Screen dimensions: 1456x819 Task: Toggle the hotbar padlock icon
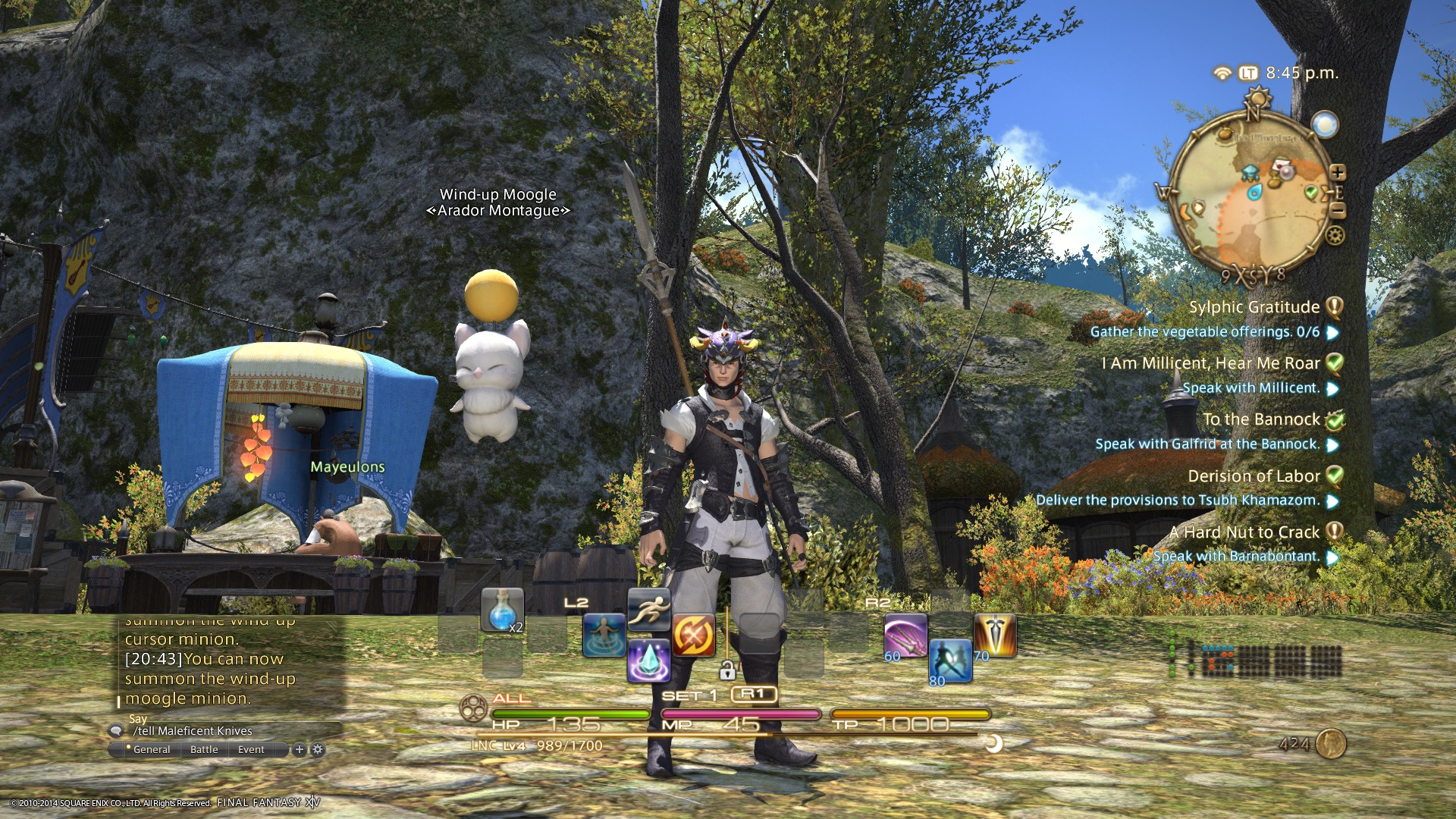click(x=727, y=670)
